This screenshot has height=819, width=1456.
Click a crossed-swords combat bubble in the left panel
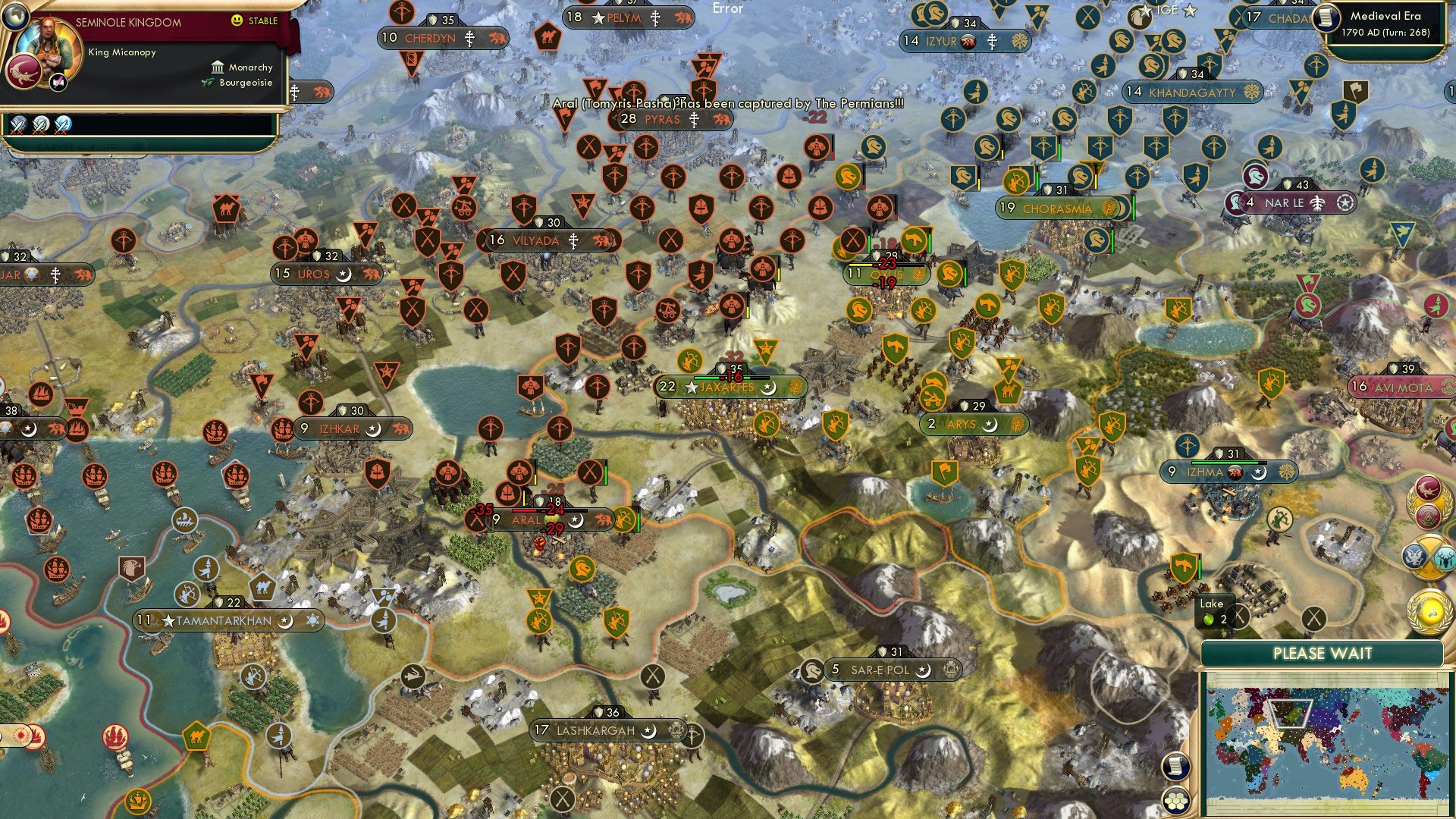click(x=17, y=125)
